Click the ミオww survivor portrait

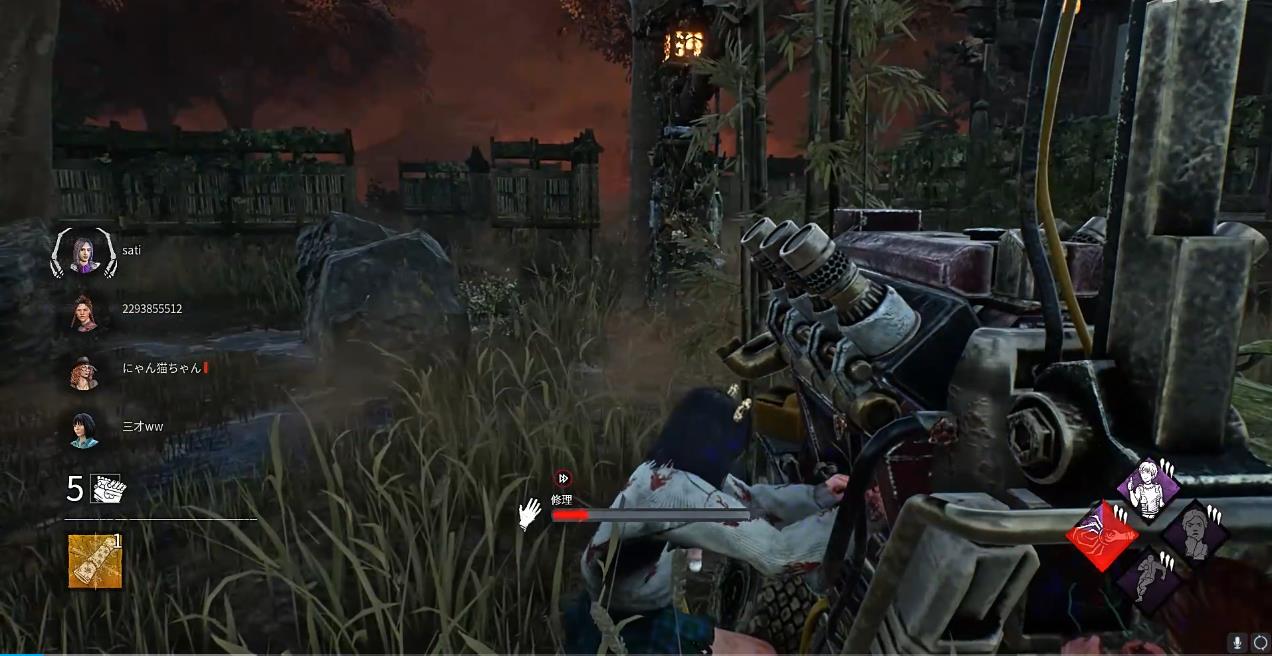click(x=84, y=430)
